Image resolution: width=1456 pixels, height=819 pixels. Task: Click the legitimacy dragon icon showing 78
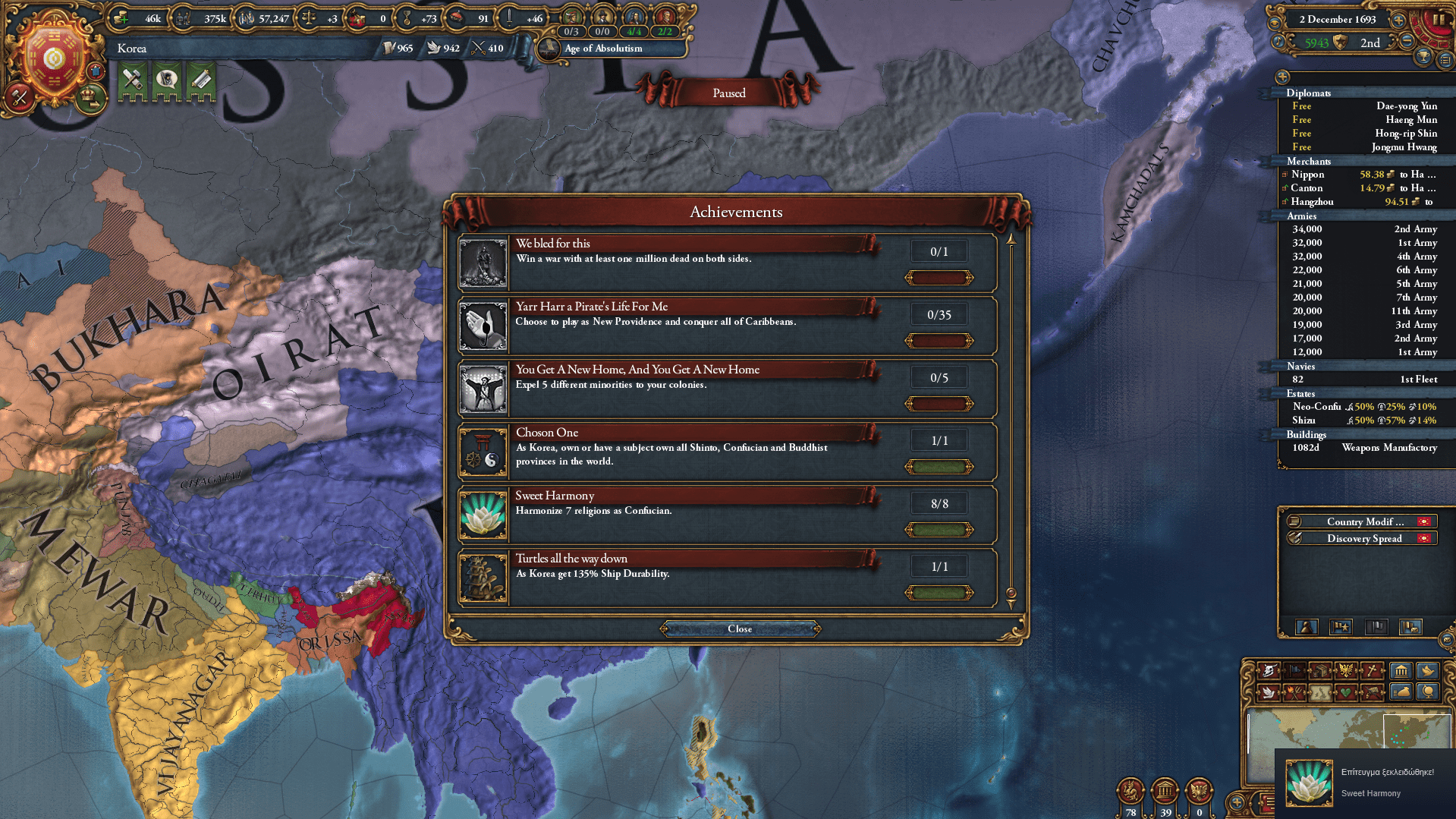pyautogui.click(x=1130, y=792)
